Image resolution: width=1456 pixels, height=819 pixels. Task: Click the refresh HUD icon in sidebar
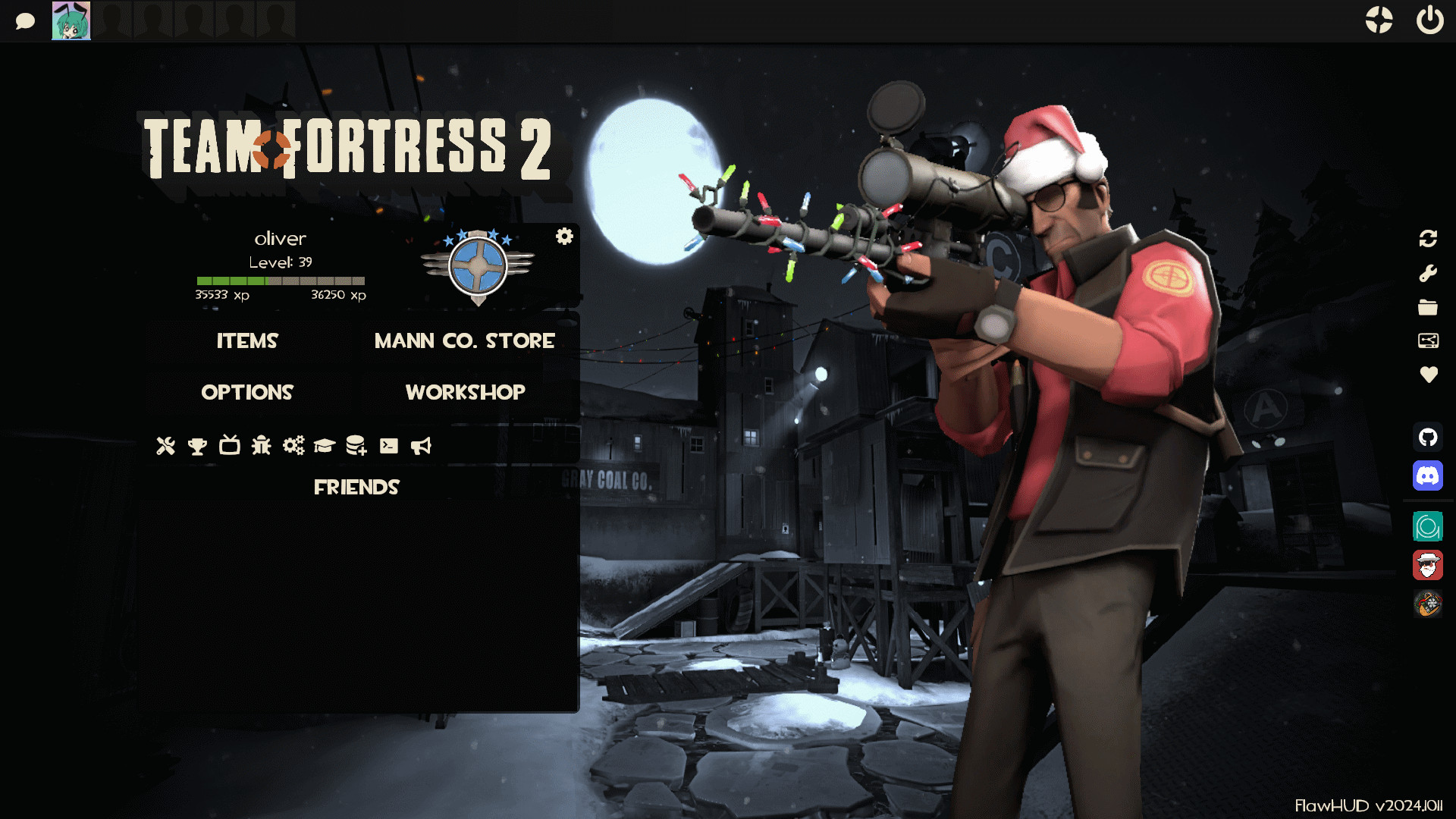tap(1428, 239)
